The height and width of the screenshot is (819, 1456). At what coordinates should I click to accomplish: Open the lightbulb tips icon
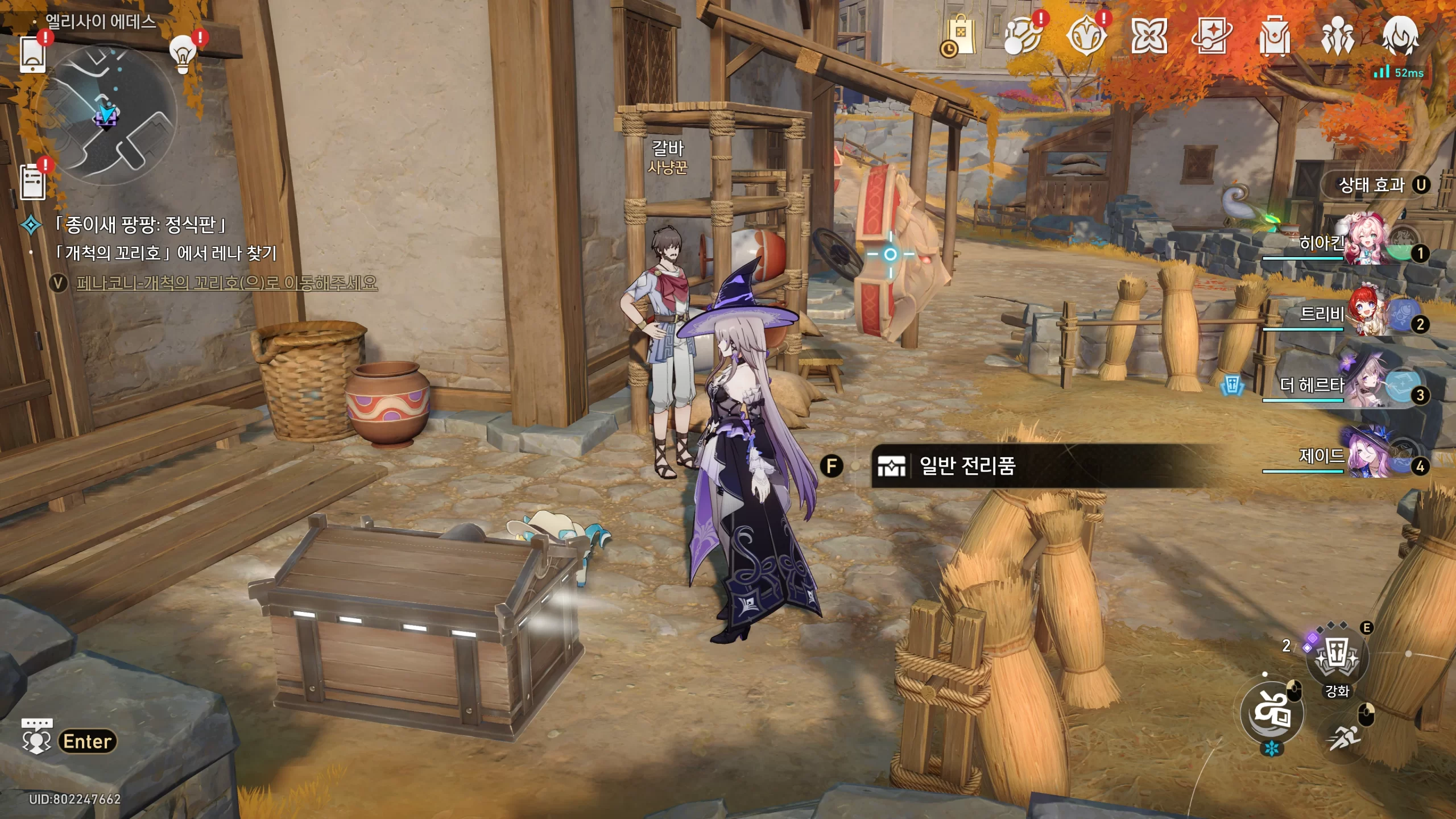[x=183, y=54]
